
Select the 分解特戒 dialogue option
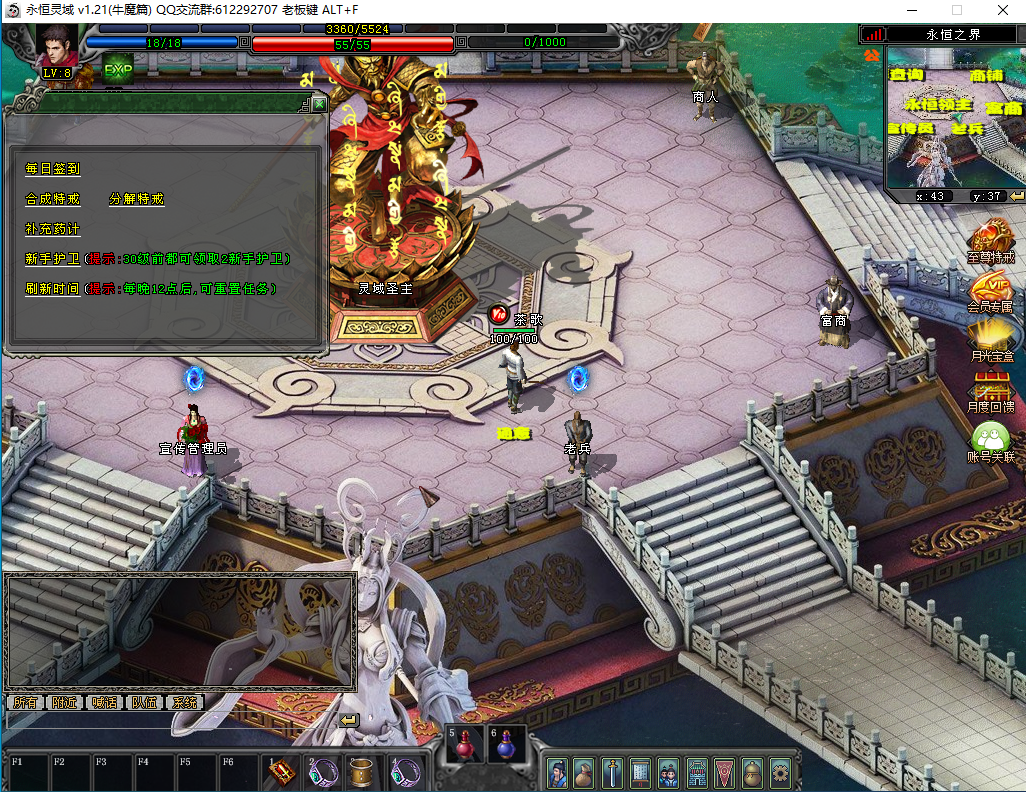point(136,199)
